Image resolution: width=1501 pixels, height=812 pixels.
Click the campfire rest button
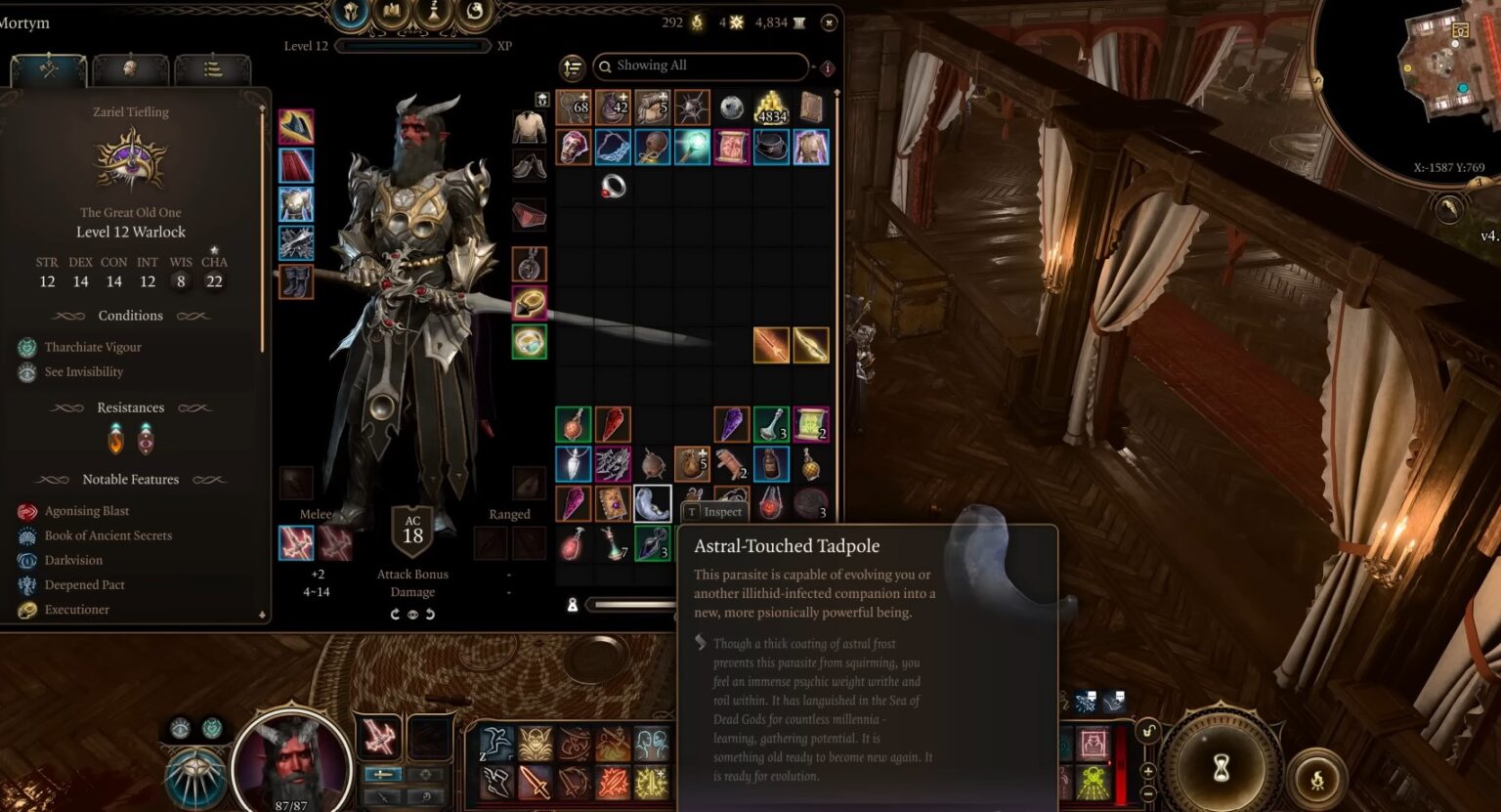click(1316, 780)
